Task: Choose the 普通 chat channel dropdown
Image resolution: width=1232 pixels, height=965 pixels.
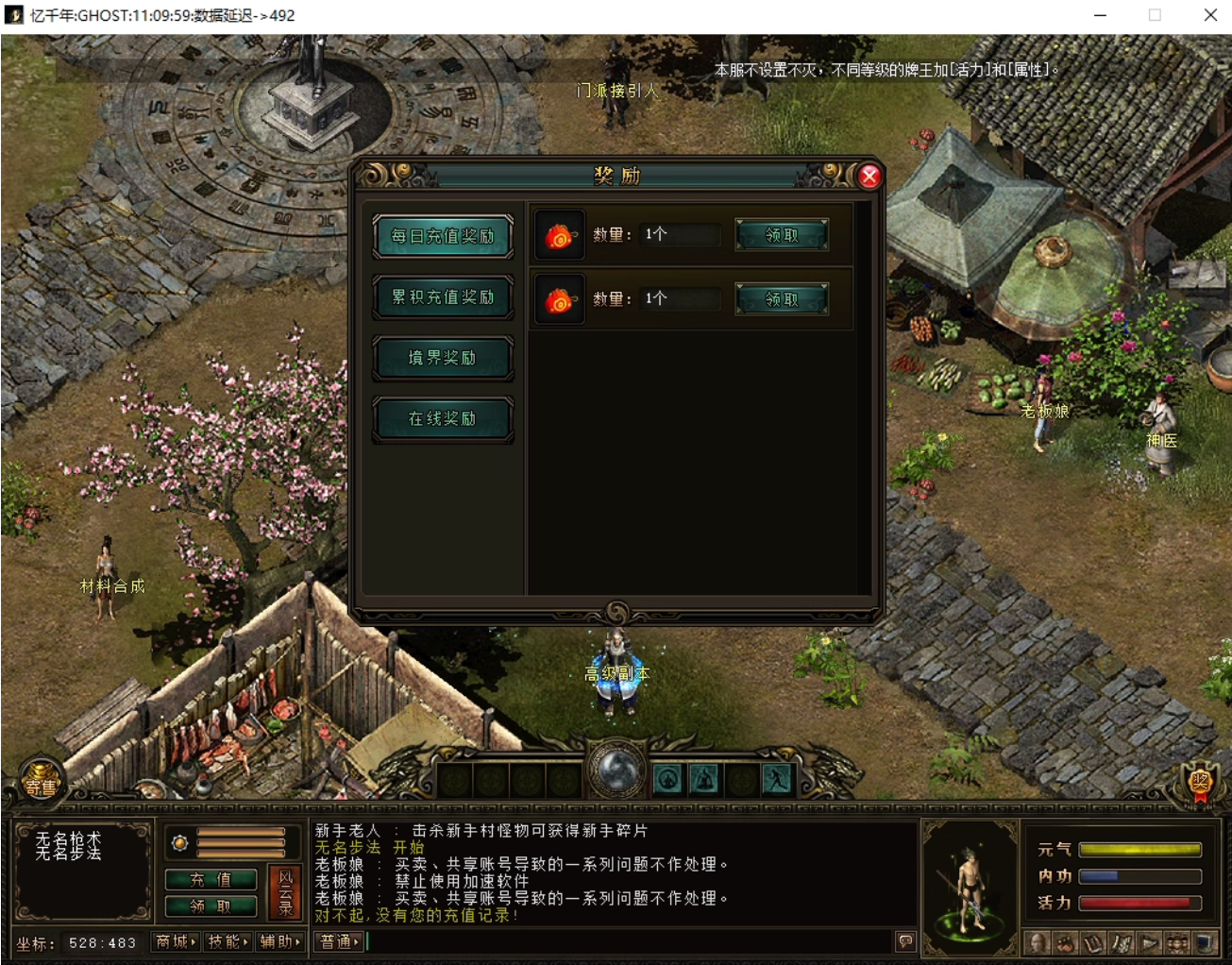Action: coord(339,941)
